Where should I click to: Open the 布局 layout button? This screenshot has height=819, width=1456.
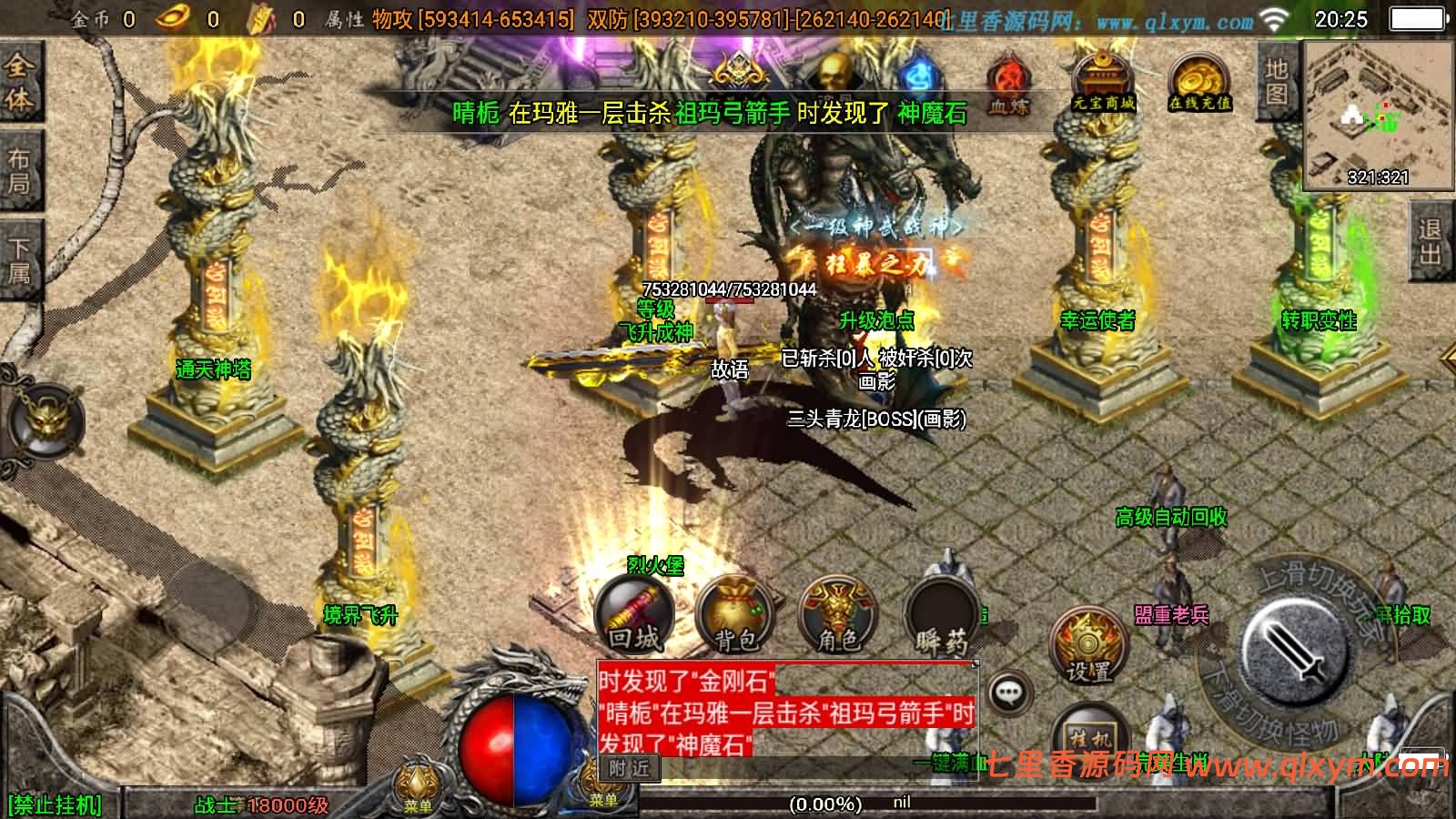(19, 171)
